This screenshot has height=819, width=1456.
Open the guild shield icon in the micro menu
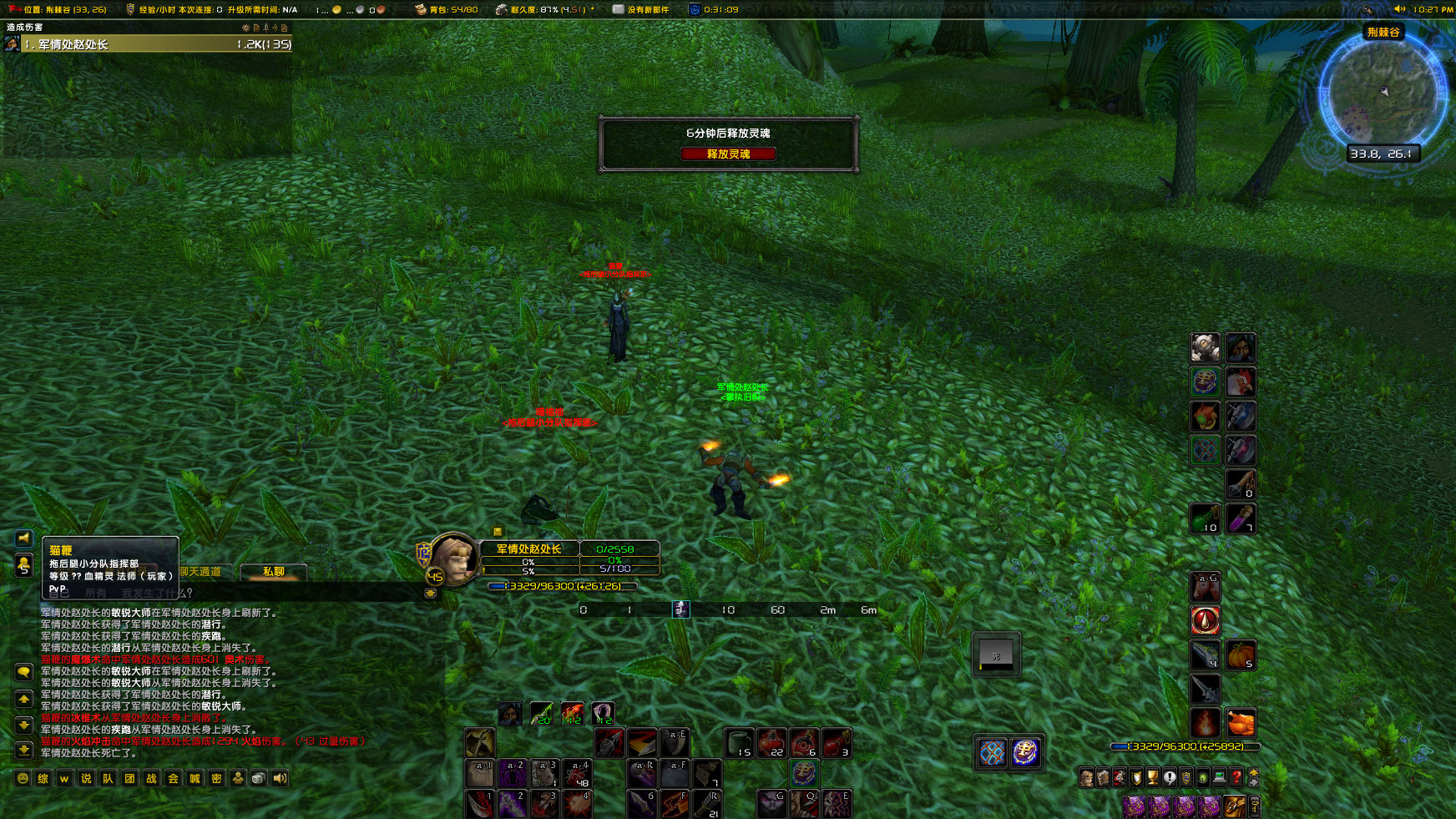pos(1186,778)
